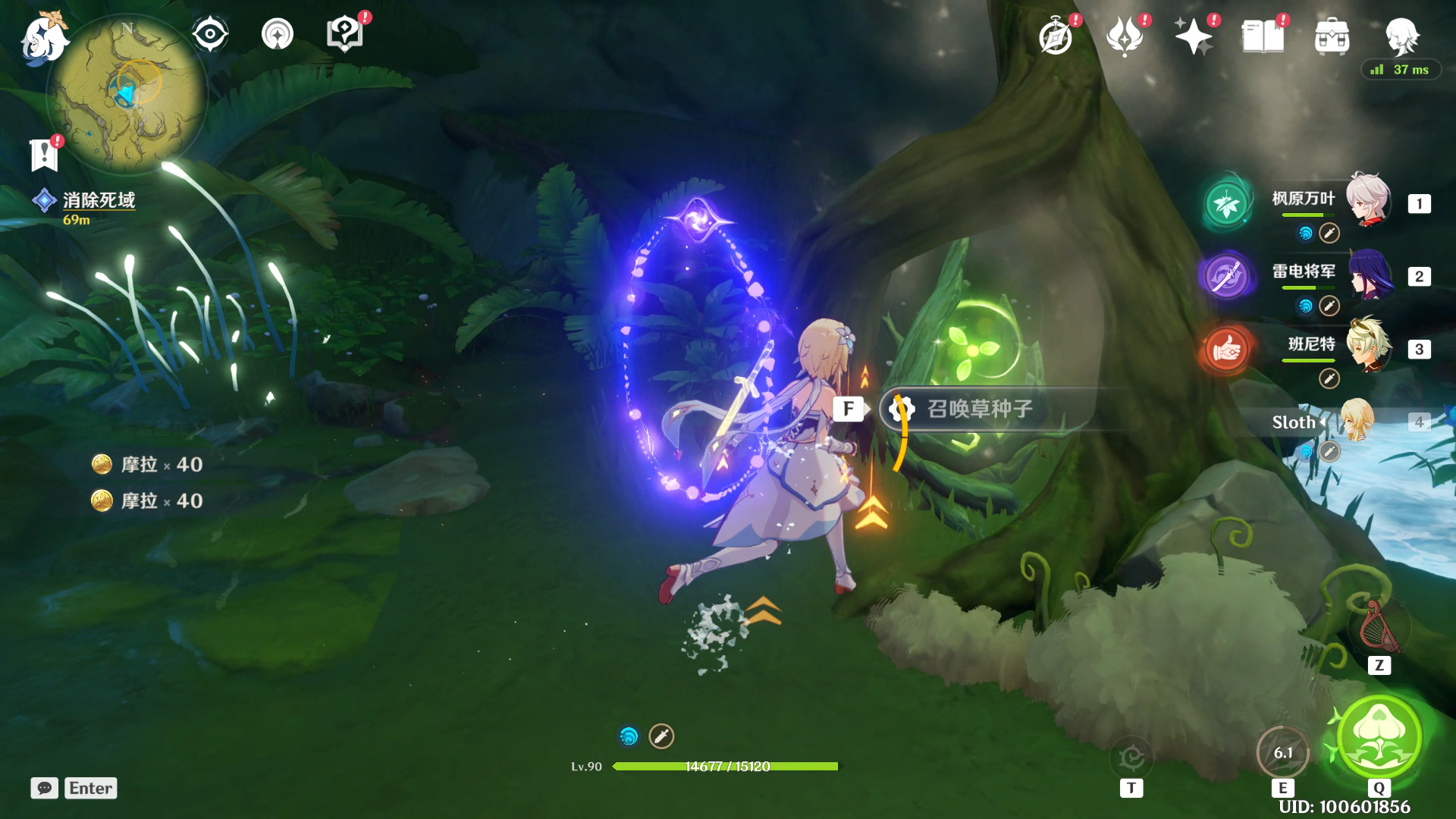The width and height of the screenshot is (1456, 819).
Task: Open the circular minimap
Action: click(127, 93)
